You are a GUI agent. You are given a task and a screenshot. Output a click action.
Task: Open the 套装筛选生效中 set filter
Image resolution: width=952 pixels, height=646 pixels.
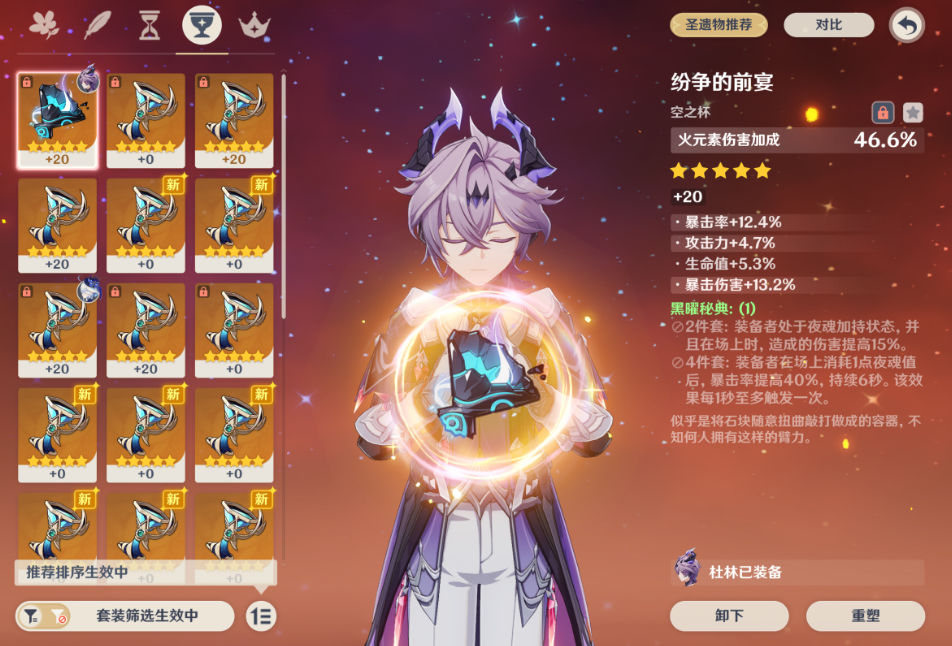tap(125, 616)
